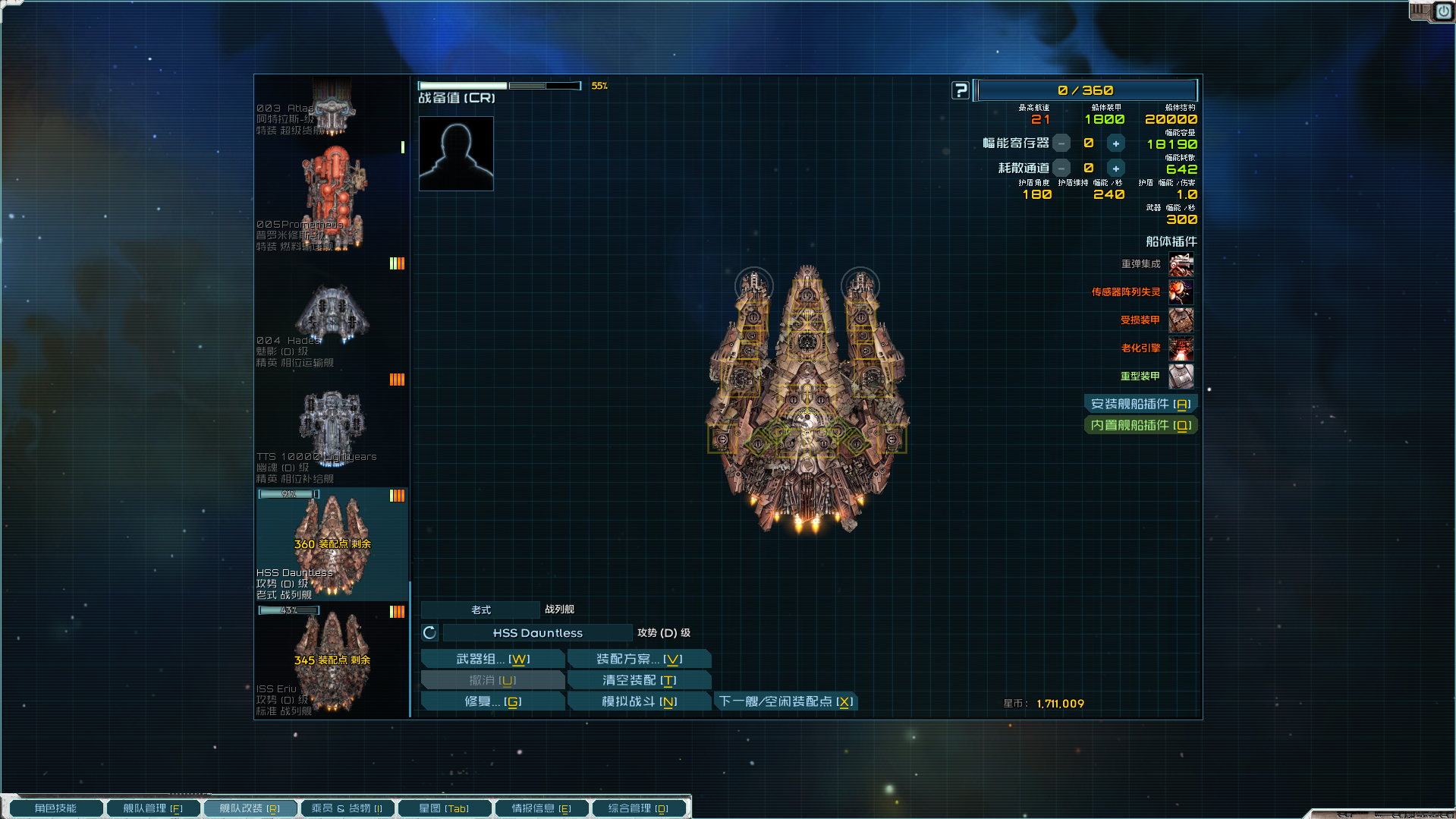
Task: Switch to the Fleet Management tab
Action: [153, 808]
